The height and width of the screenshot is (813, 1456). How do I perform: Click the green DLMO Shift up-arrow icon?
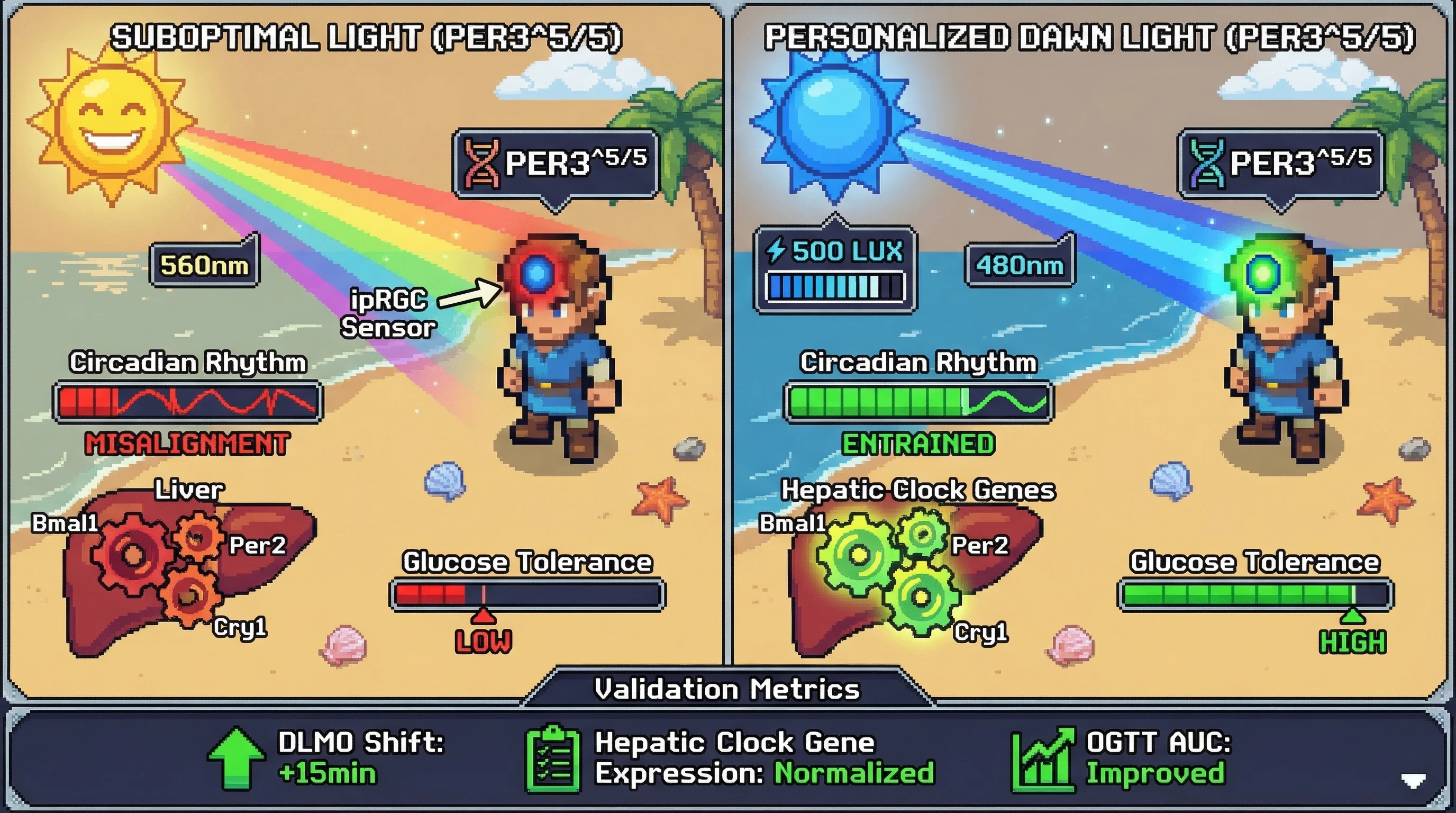point(235,758)
